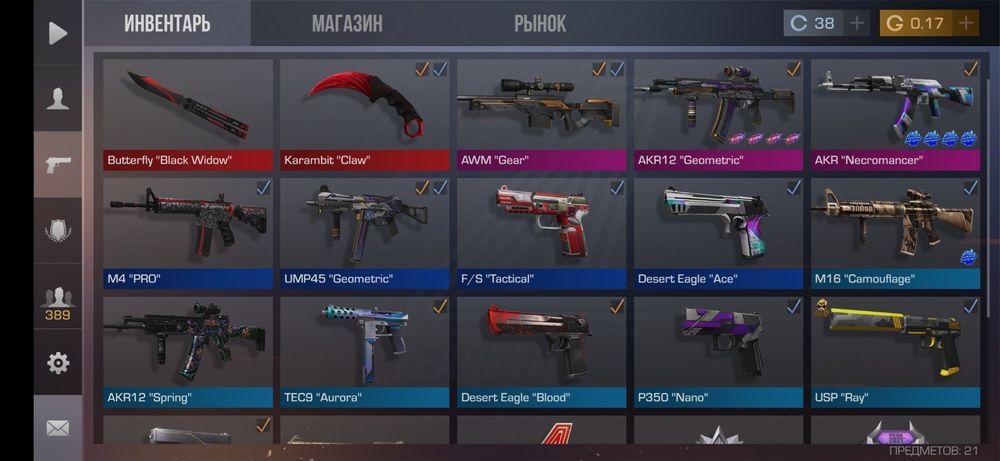1000x461 pixels.
Task: Select the M4 "PRO" rifle
Action: [188, 232]
